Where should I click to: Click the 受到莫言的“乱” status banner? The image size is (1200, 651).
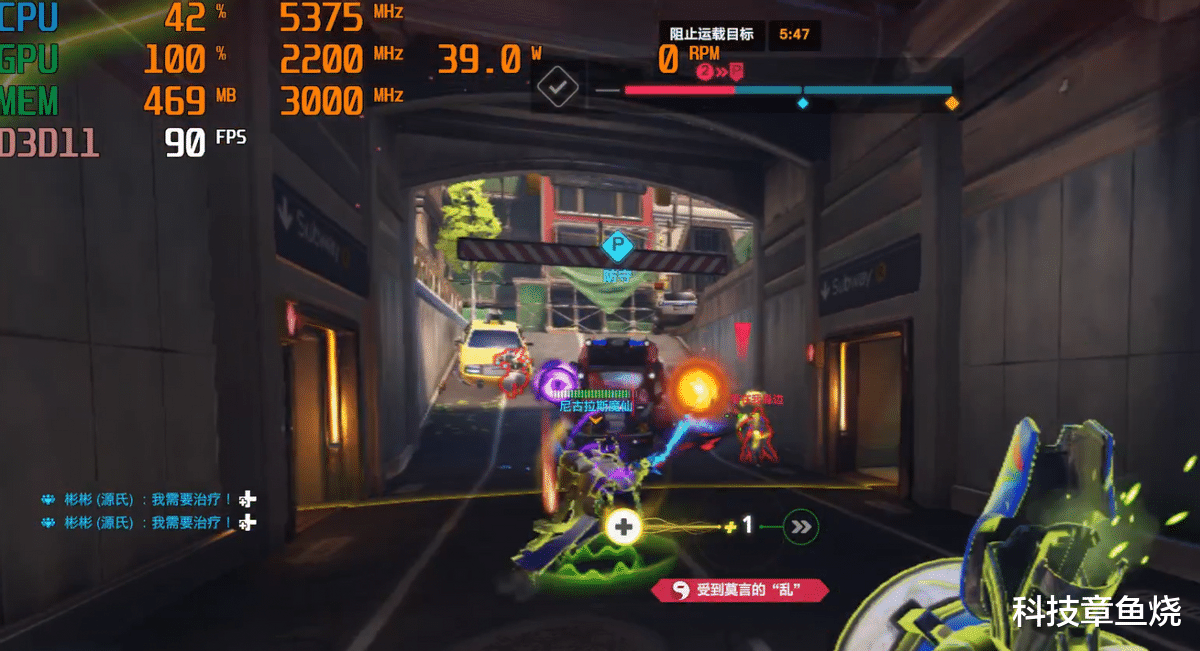[740, 590]
